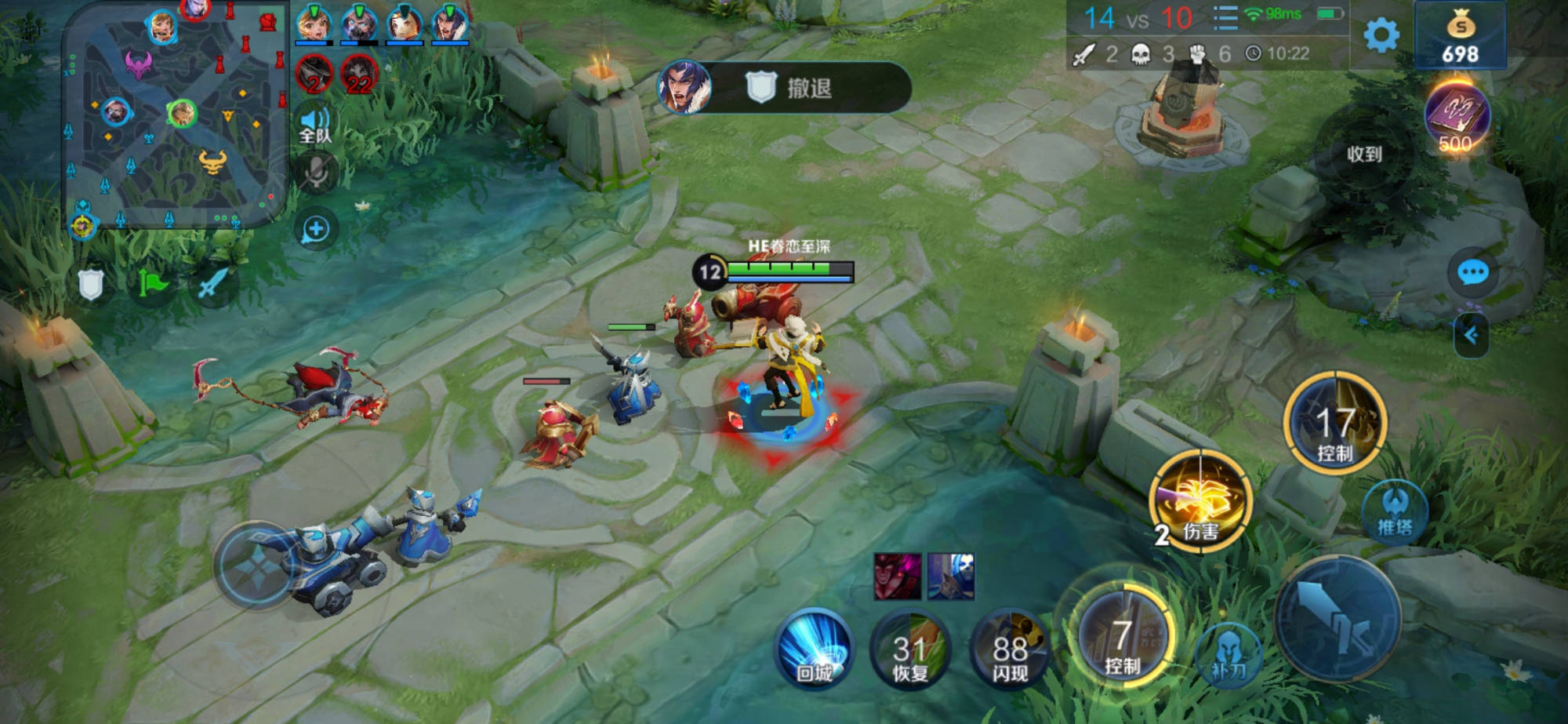Toggle the 全队 team voice speaker

click(315, 126)
